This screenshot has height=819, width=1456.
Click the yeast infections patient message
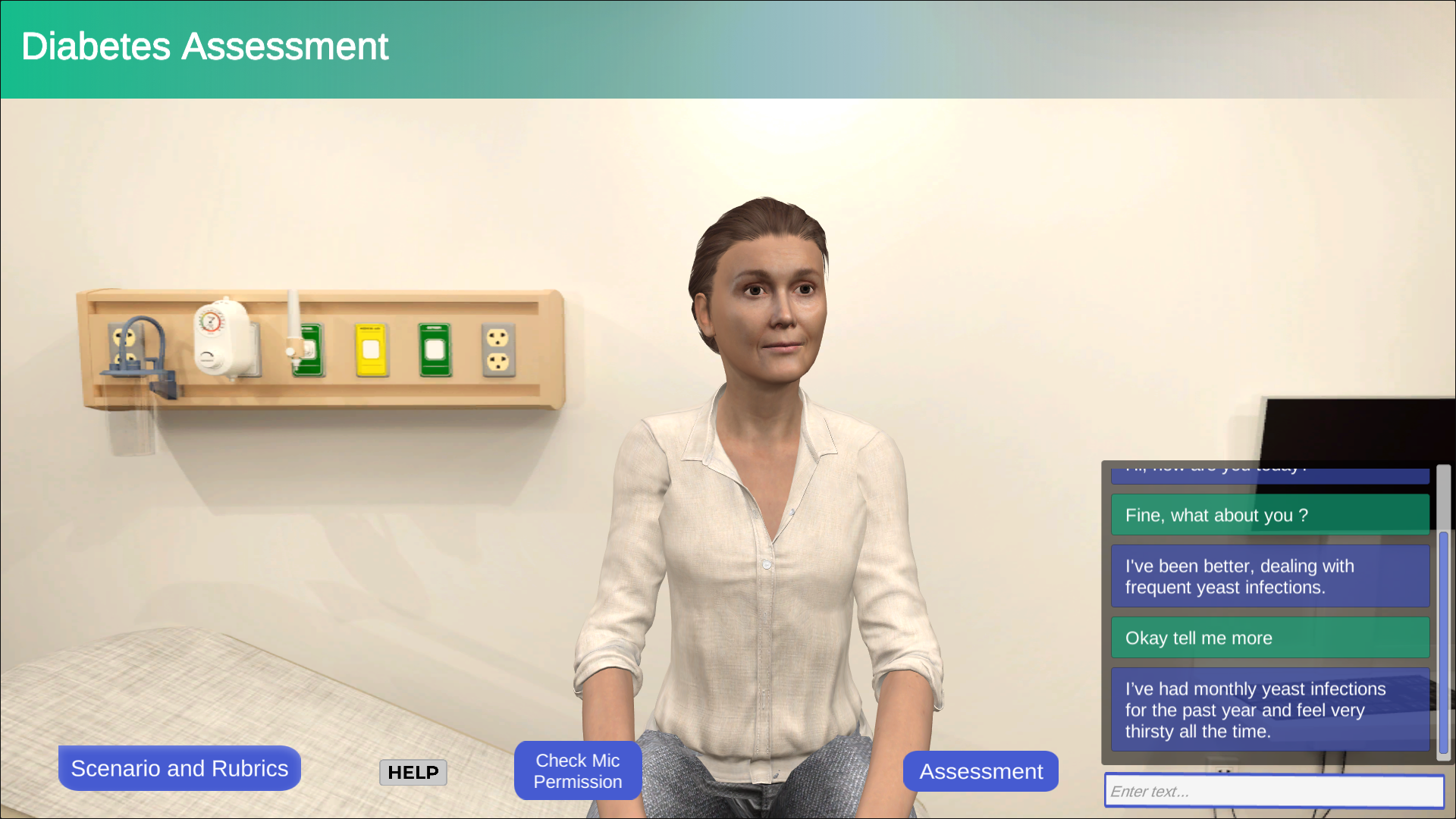pos(1269,576)
